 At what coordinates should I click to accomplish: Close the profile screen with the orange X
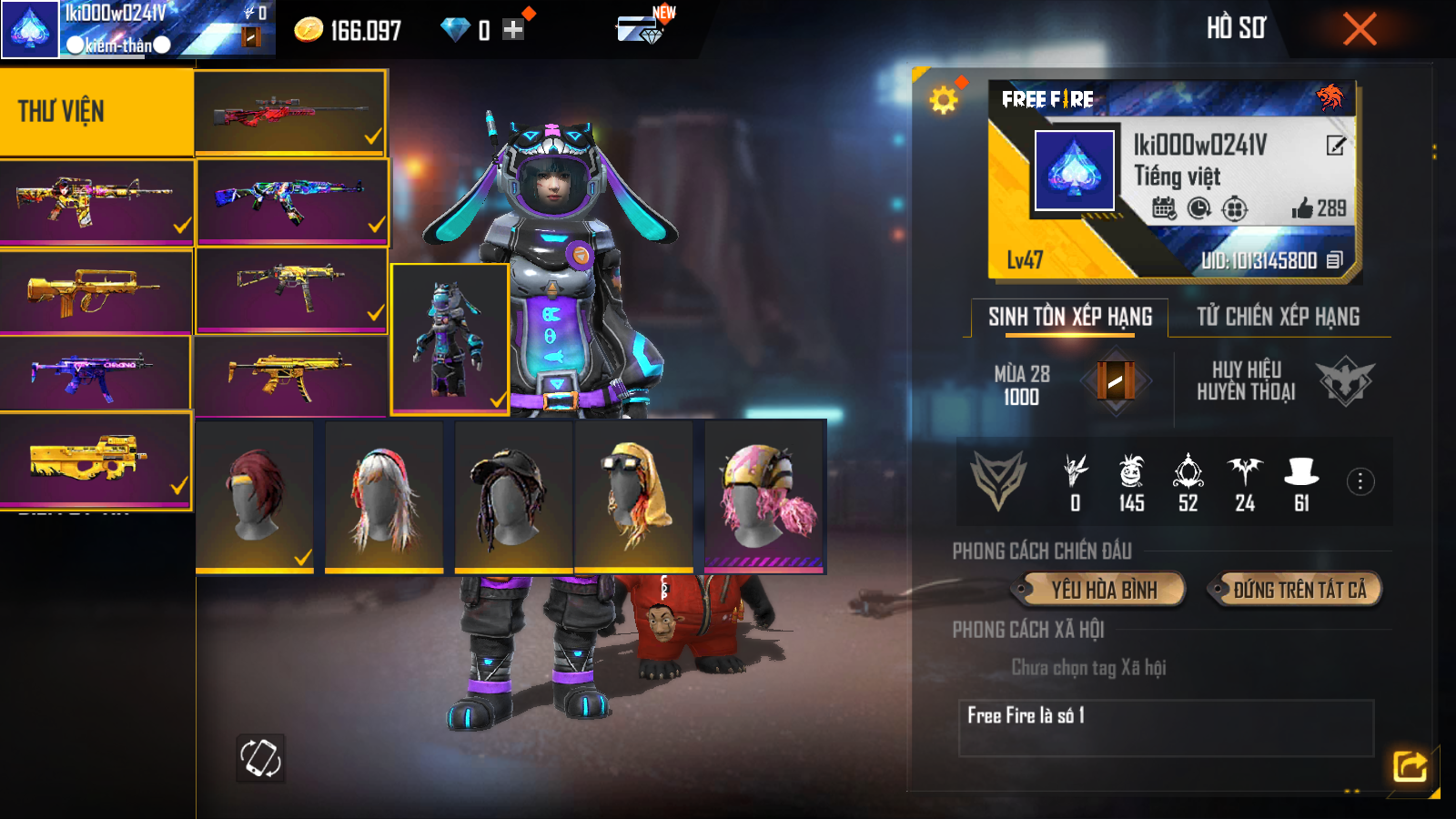click(1360, 29)
